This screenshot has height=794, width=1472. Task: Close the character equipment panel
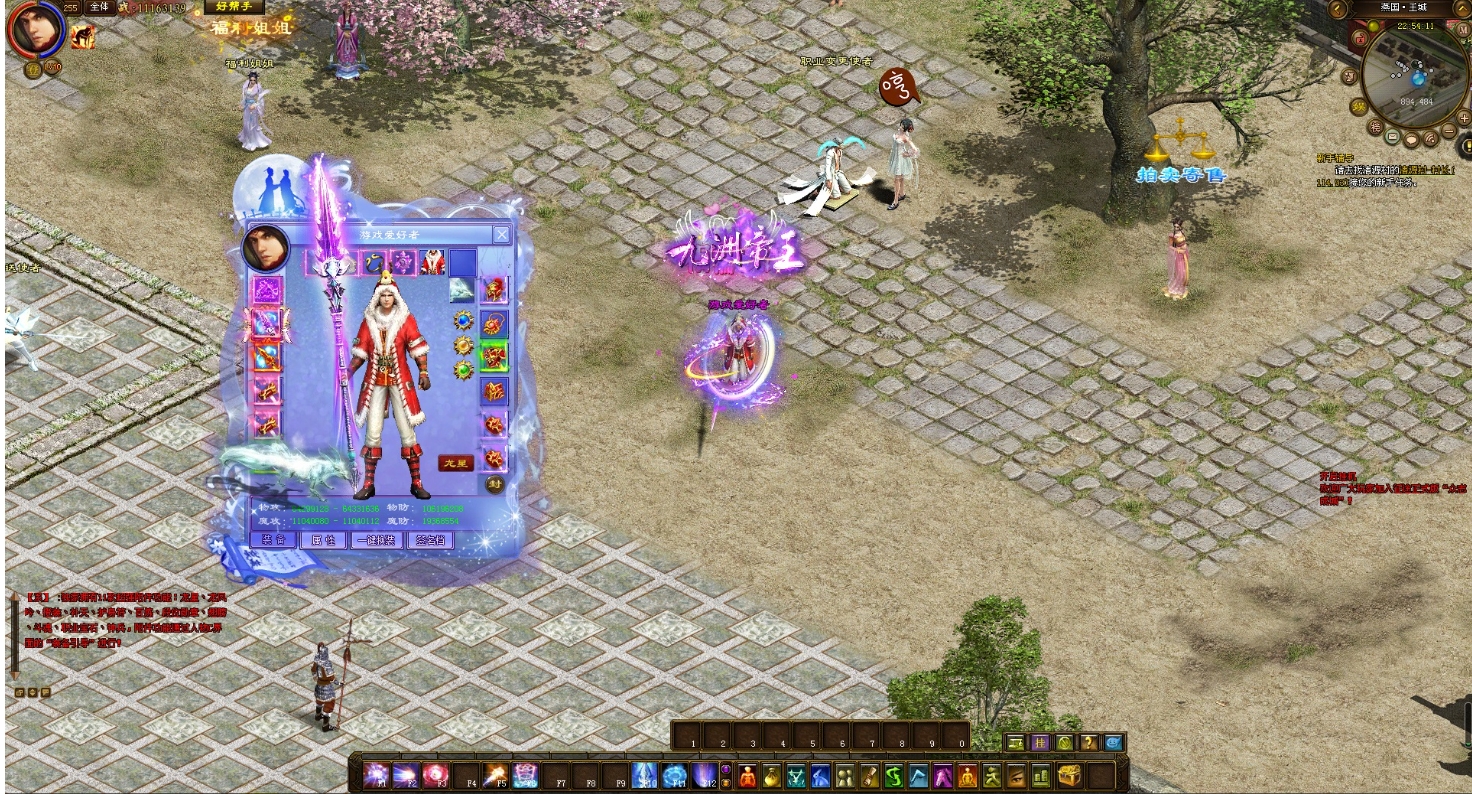[502, 235]
